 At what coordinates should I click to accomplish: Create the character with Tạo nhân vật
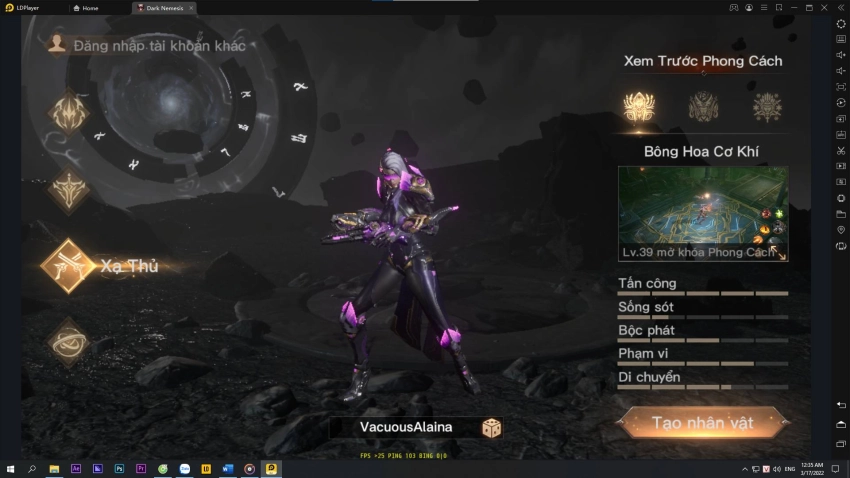pyautogui.click(x=701, y=423)
